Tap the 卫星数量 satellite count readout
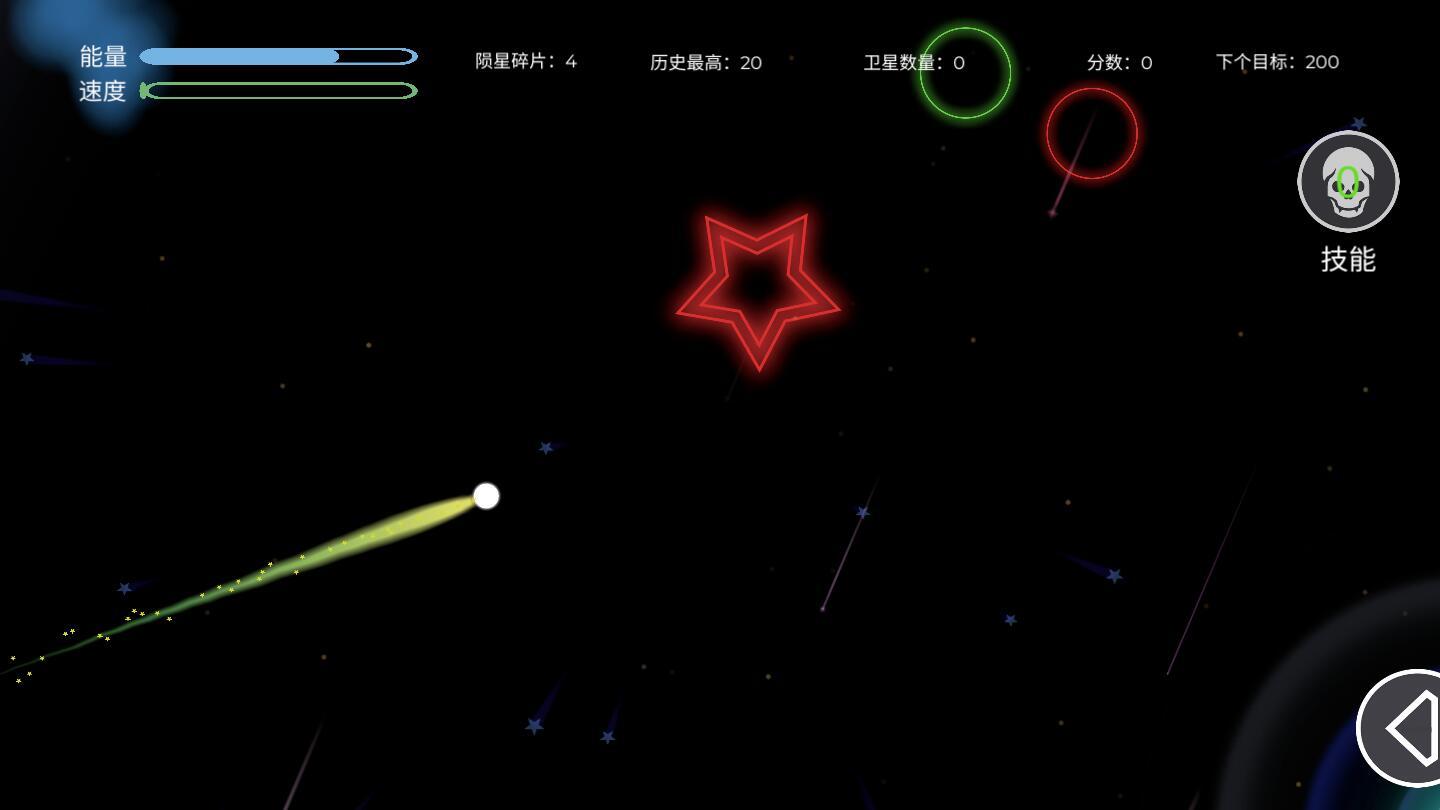The width and height of the screenshot is (1440, 810). click(915, 62)
